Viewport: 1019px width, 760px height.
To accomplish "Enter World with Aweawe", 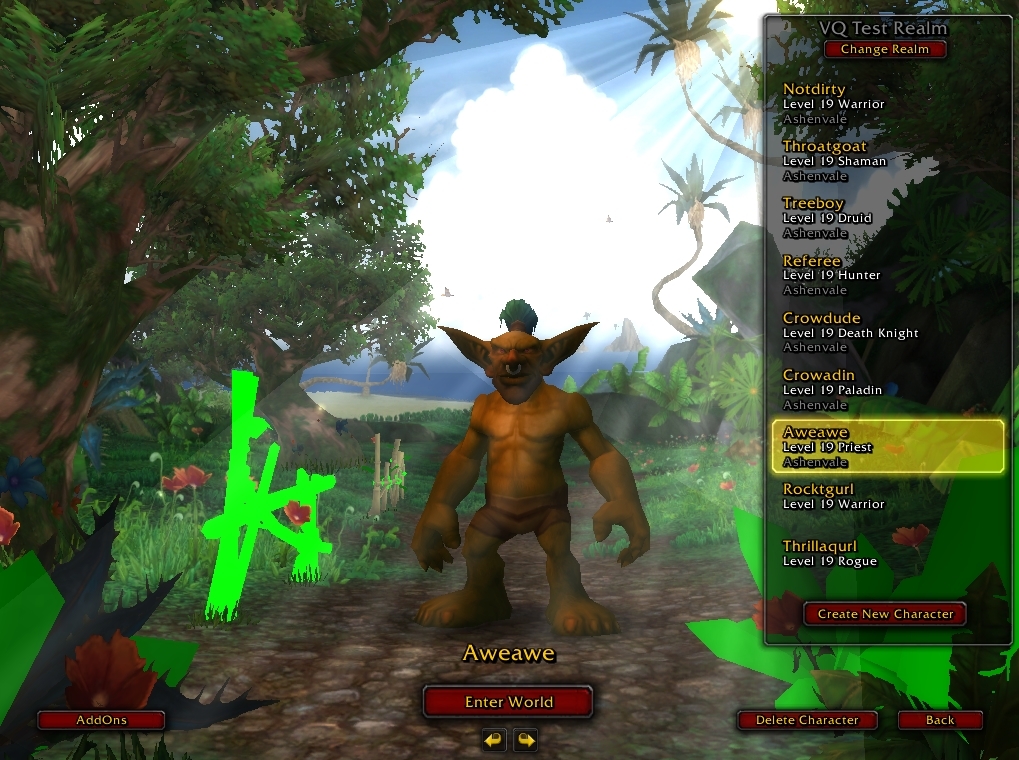I will coord(508,702).
